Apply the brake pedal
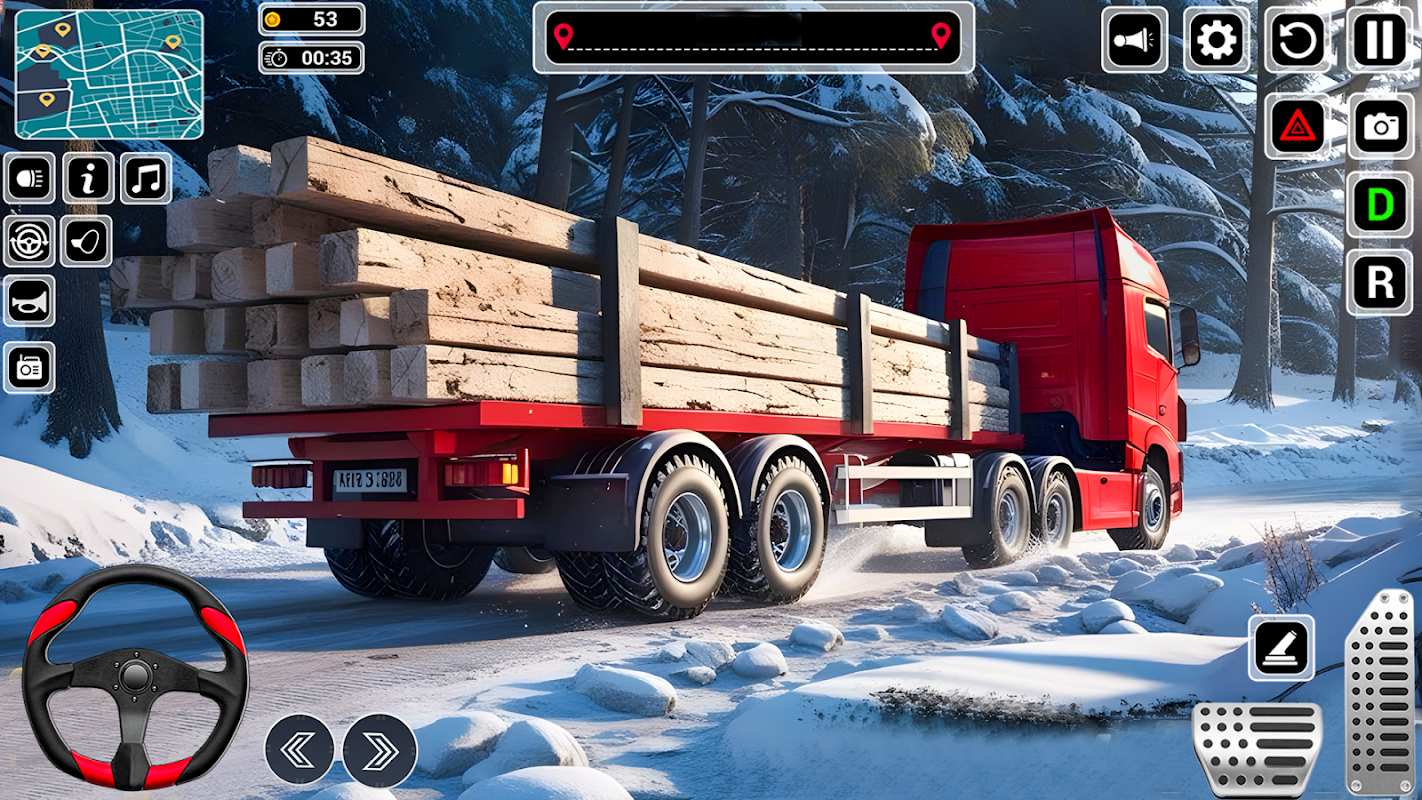This screenshot has width=1422, height=800. 1257,748
